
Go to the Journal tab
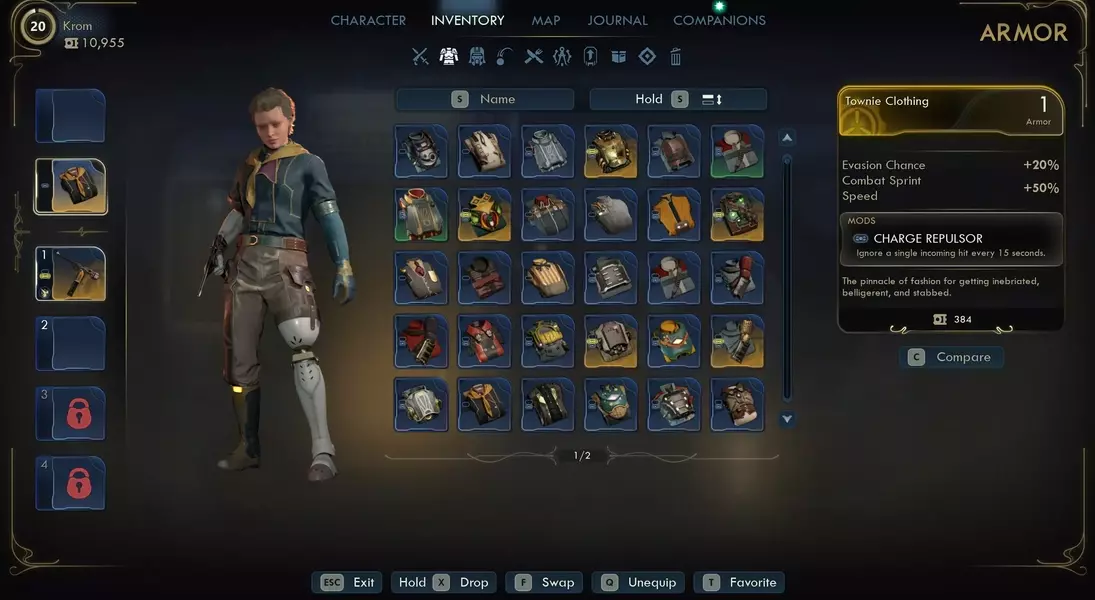pyautogui.click(x=617, y=20)
